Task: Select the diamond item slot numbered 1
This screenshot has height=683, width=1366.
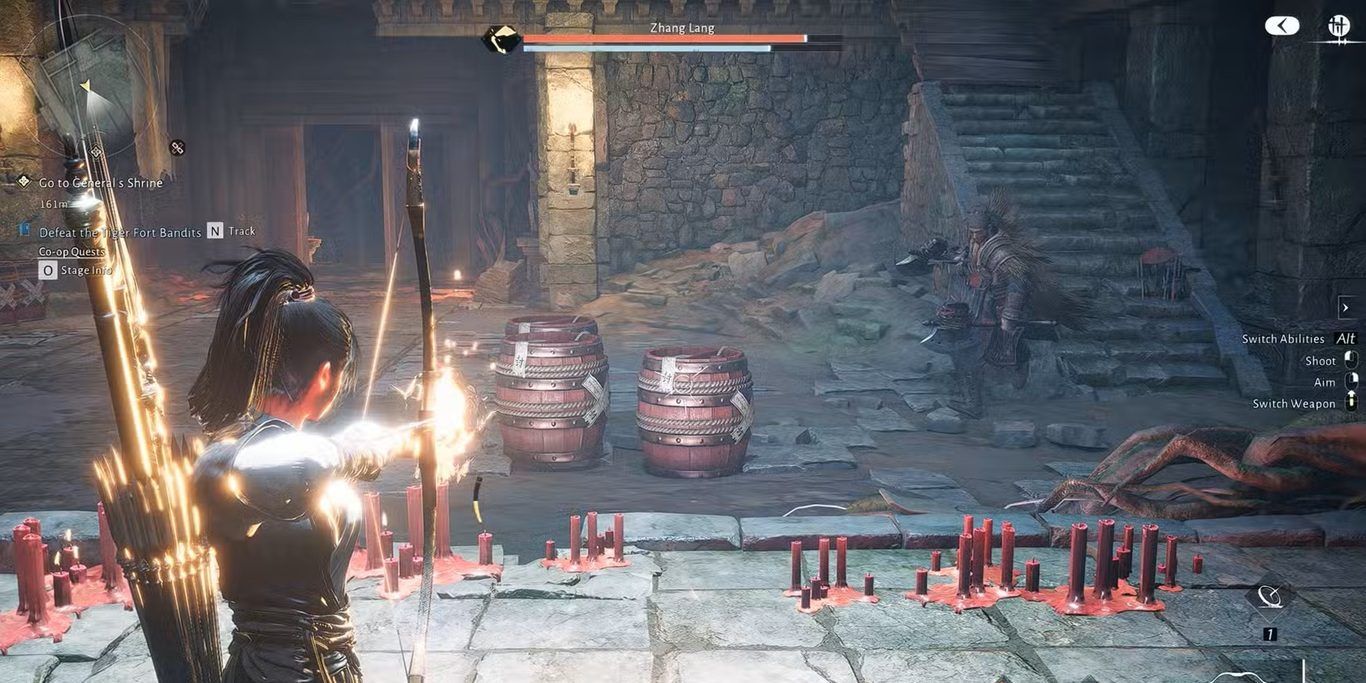Action: (x=1270, y=598)
